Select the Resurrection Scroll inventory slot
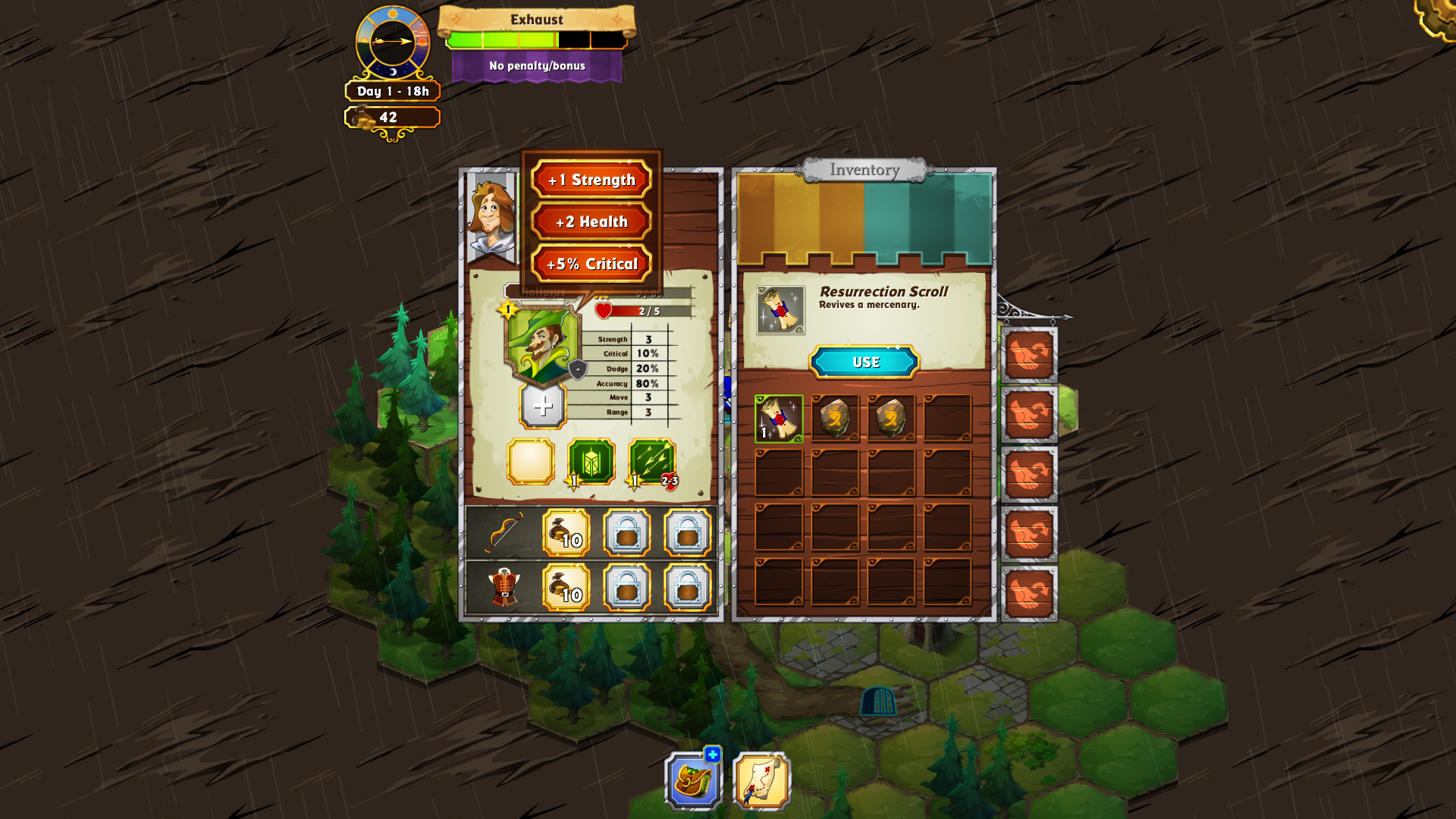This screenshot has width=1456, height=819. (779, 418)
